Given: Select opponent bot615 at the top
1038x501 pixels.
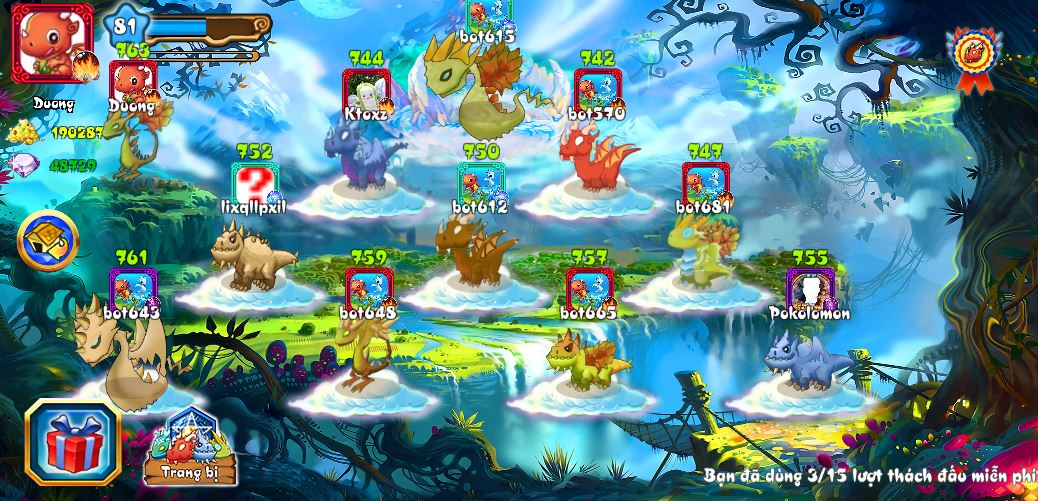Looking at the screenshot, I should coord(489,15).
